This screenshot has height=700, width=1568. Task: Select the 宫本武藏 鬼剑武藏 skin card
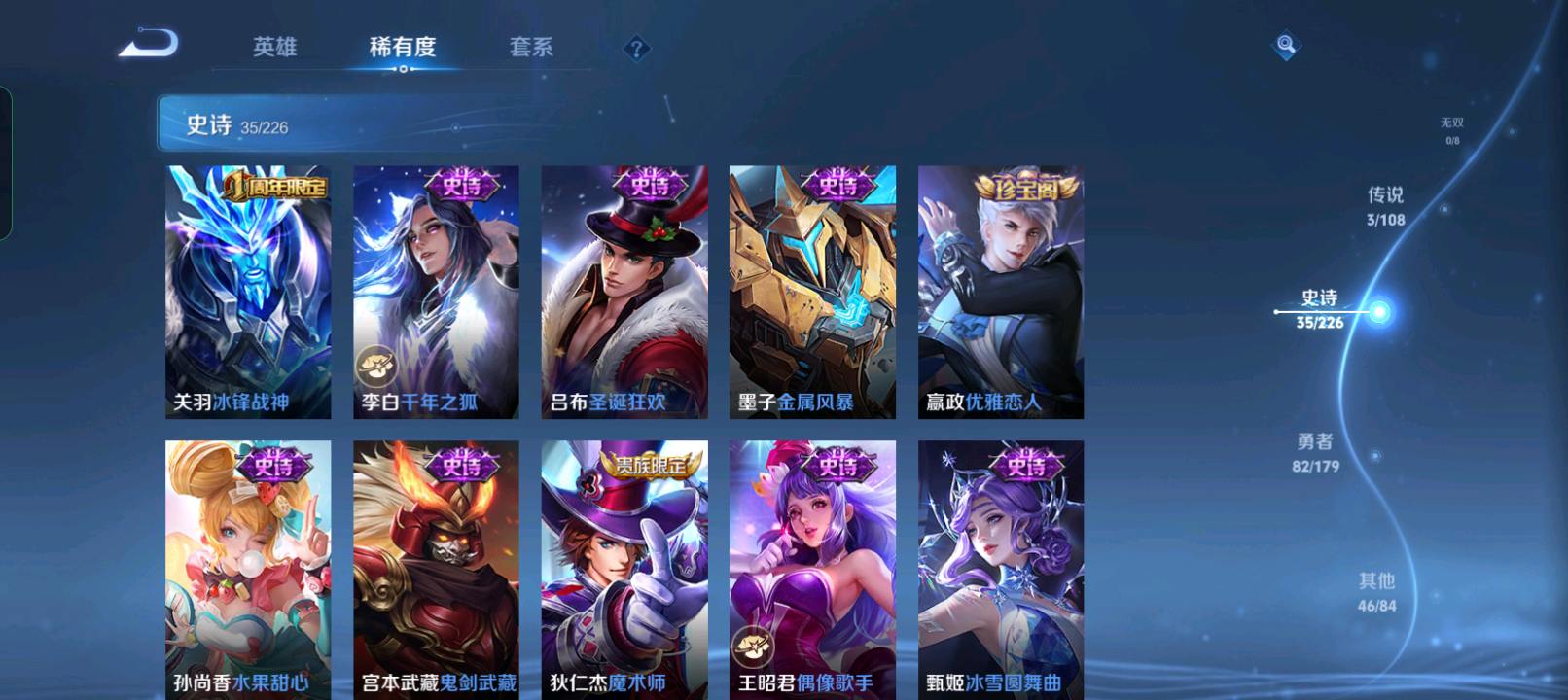click(436, 569)
